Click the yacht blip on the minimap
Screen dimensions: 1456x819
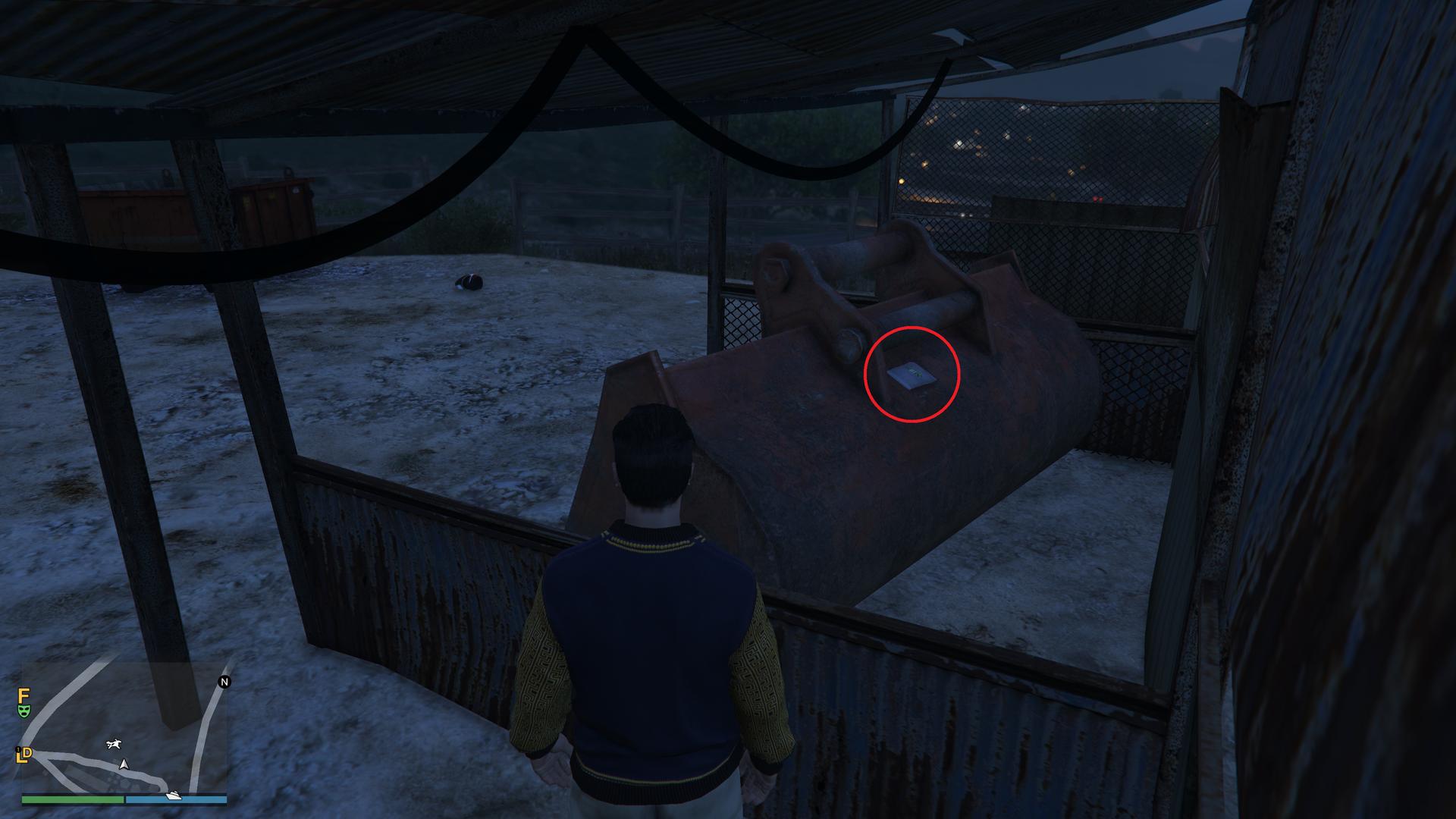point(174,795)
